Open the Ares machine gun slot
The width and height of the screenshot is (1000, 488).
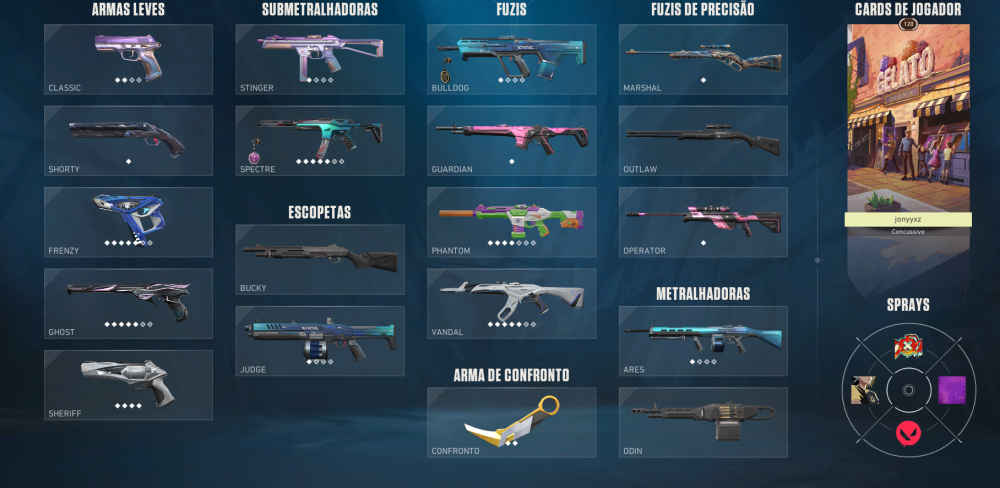coord(703,341)
